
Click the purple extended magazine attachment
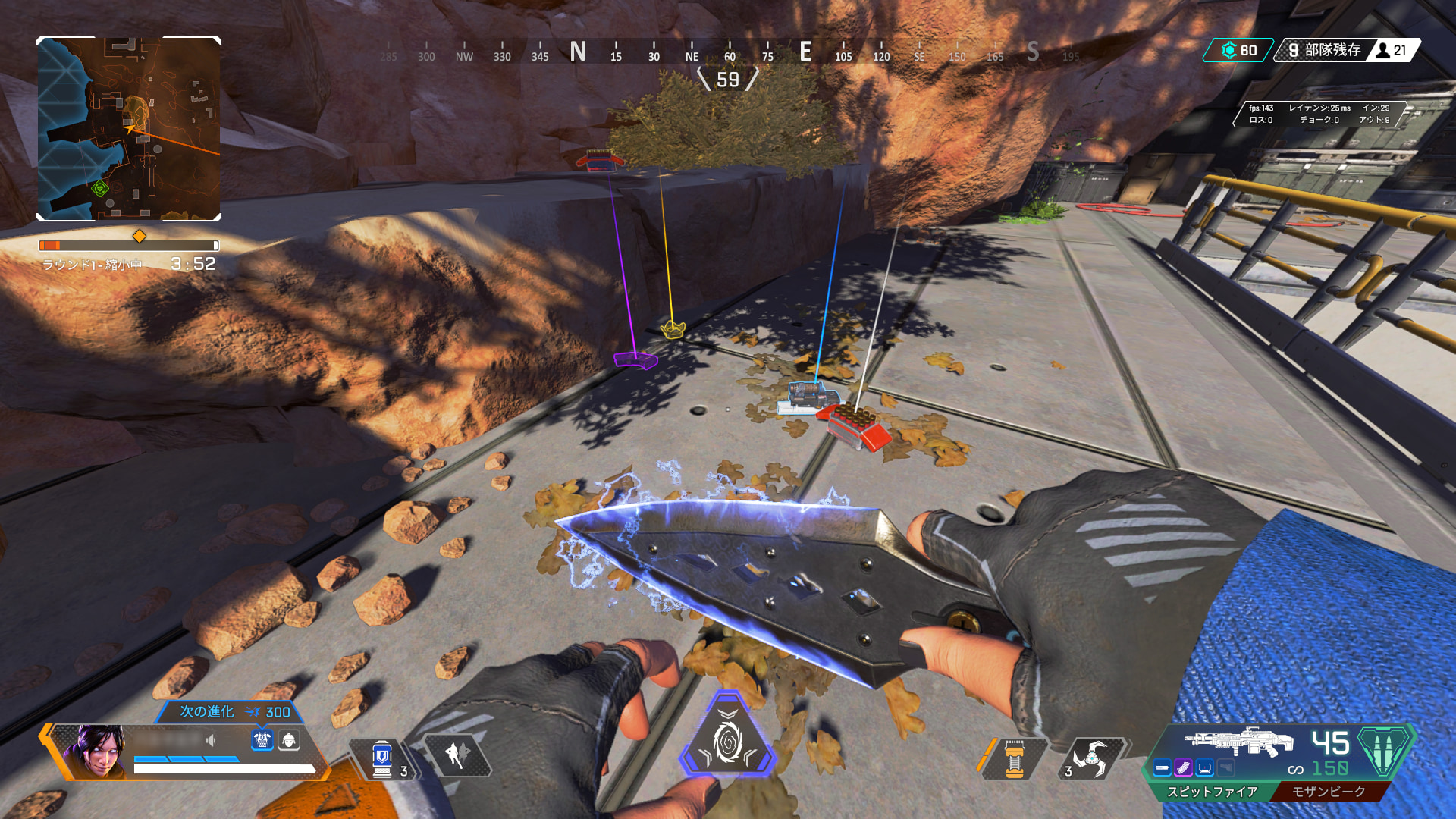coord(1184,768)
